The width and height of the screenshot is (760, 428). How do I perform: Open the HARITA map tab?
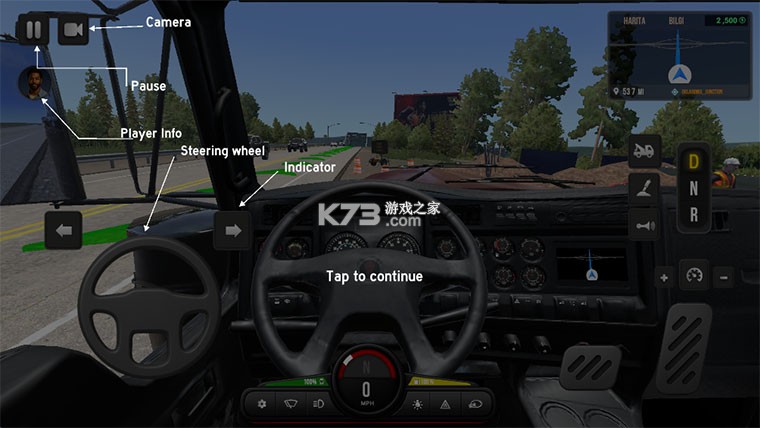(x=633, y=20)
